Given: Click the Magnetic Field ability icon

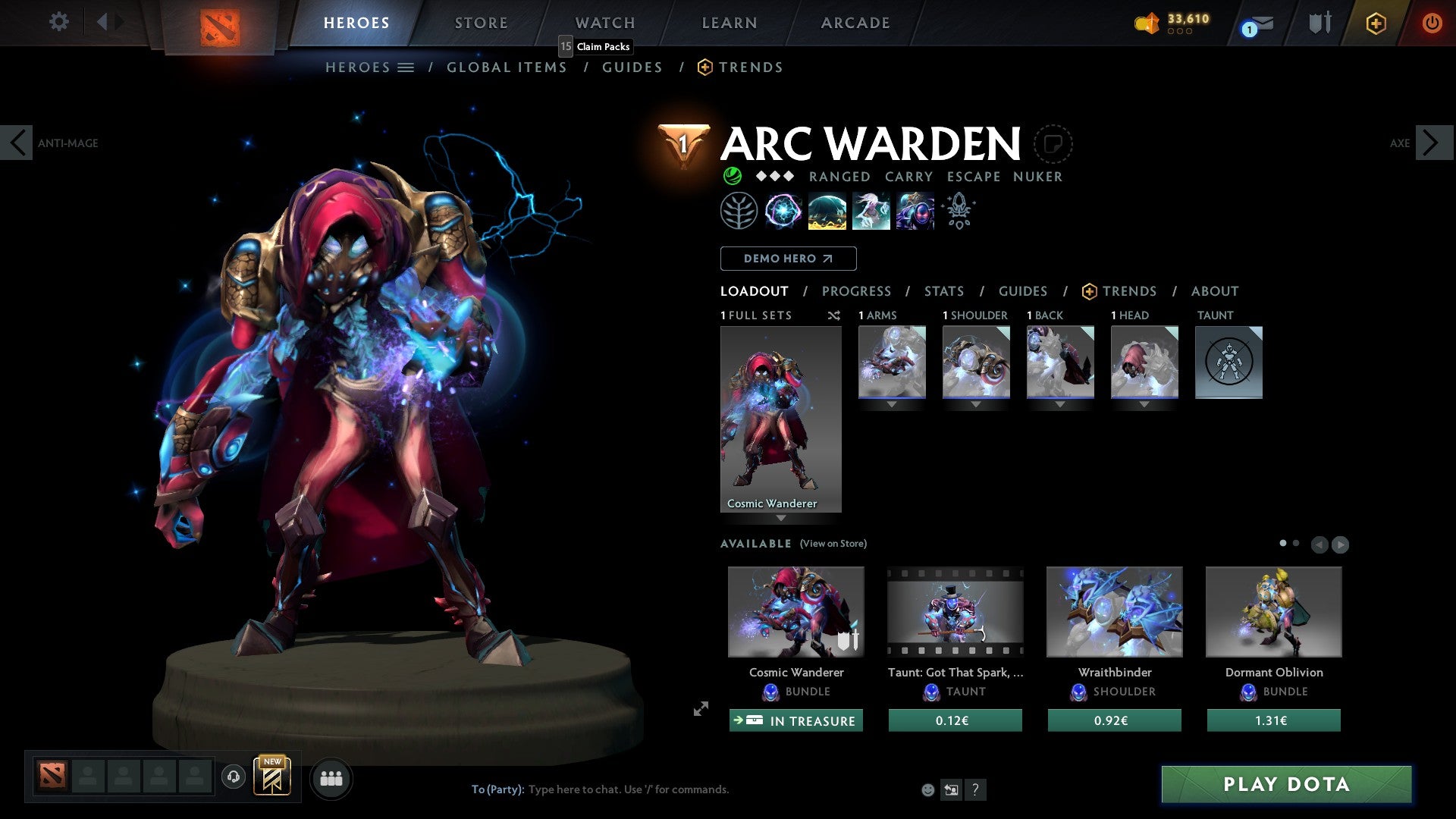Looking at the screenshot, I should click(x=828, y=211).
